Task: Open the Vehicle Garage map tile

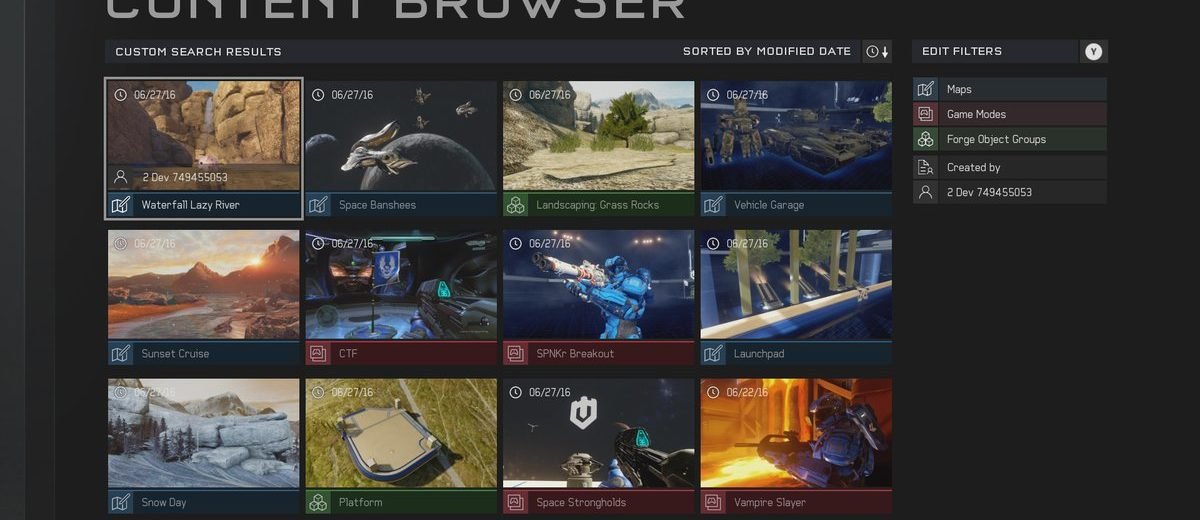Action: click(796, 147)
